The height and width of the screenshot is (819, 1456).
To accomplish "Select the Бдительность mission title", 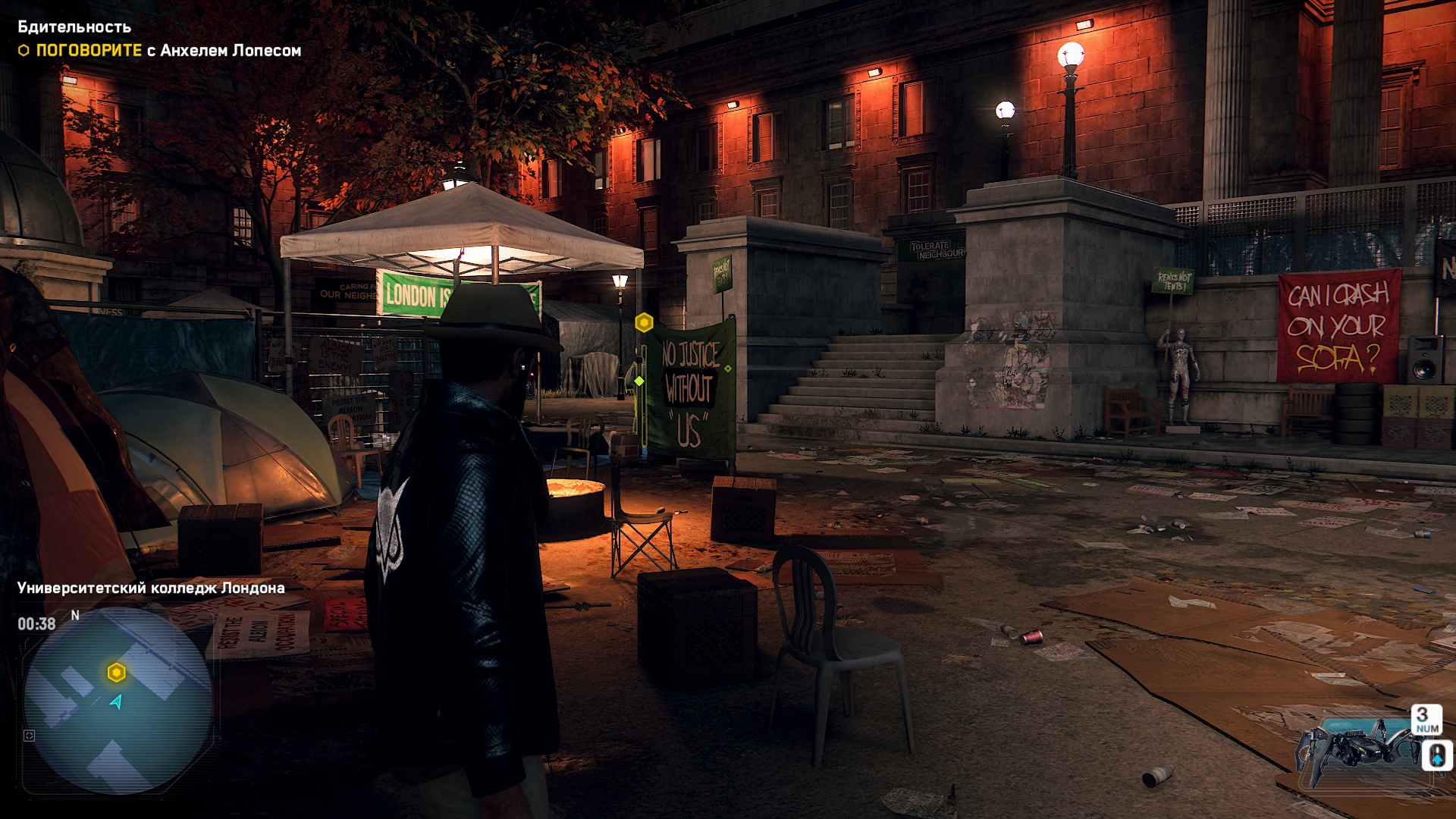I will click(x=74, y=27).
